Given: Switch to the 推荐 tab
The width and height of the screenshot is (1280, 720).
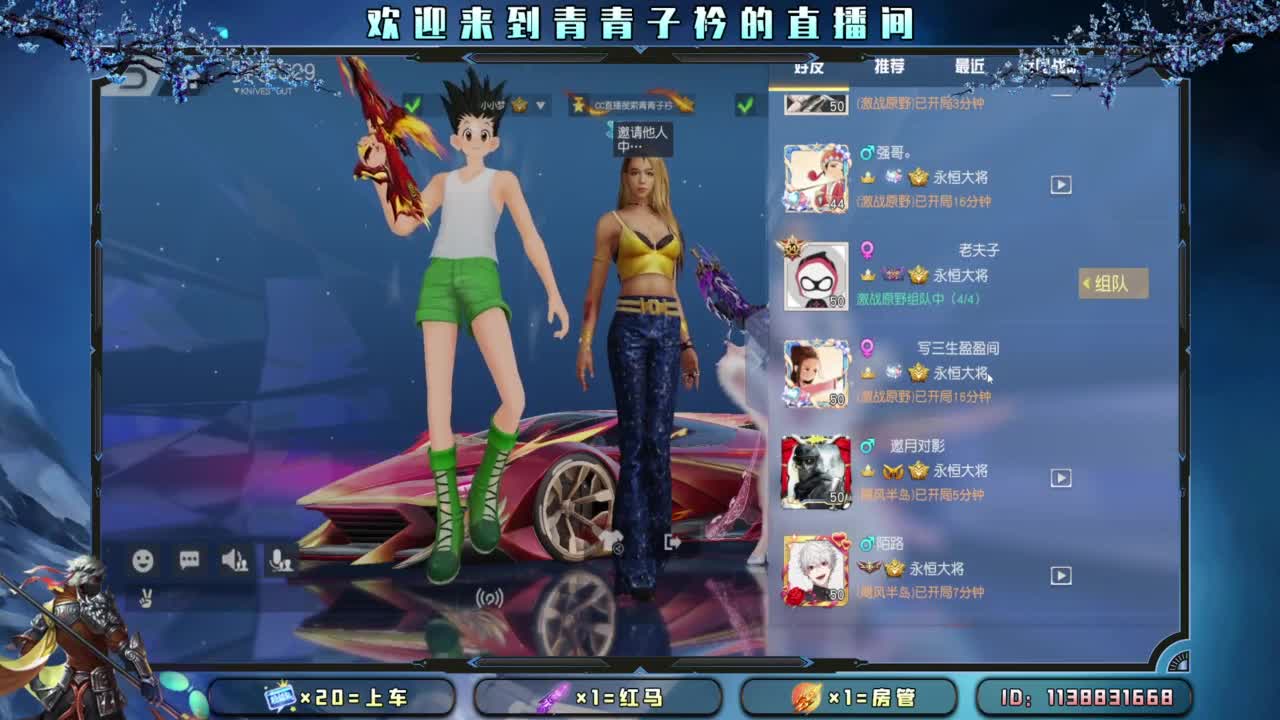Looking at the screenshot, I should 888,65.
